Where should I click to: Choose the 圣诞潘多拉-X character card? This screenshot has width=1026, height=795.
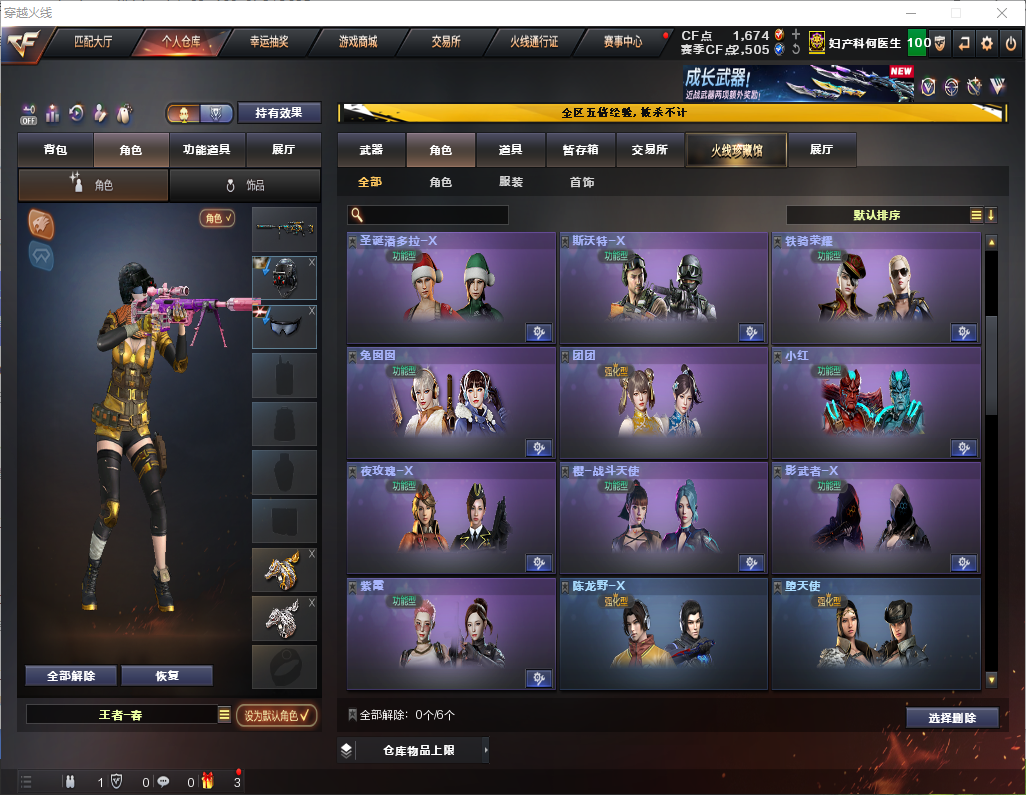tap(451, 288)
